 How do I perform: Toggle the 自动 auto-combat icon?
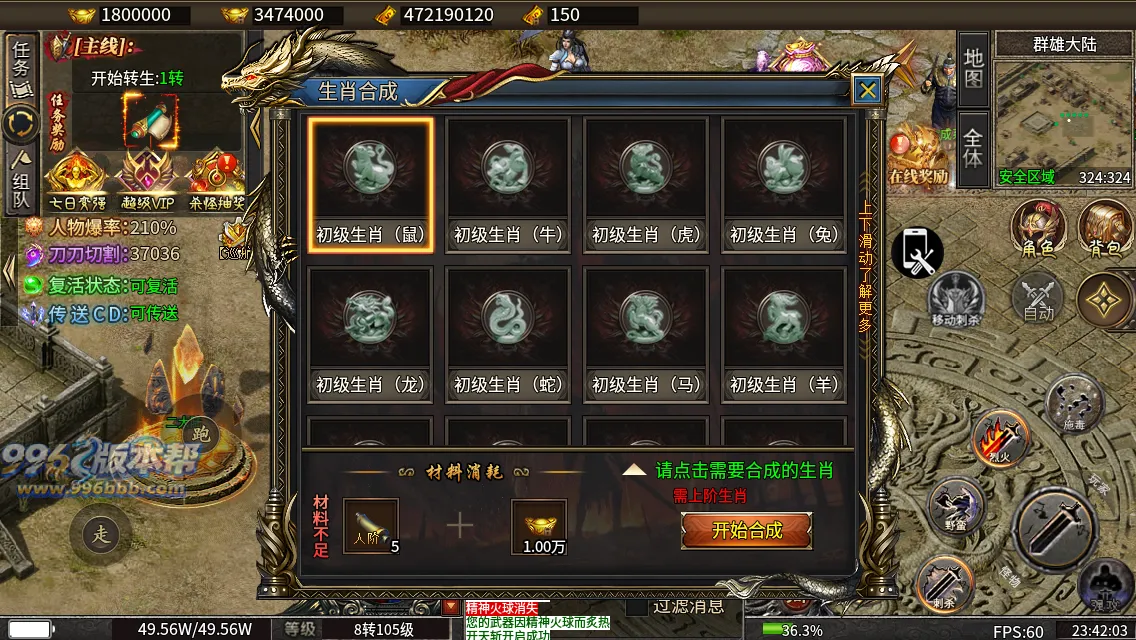pyautogui.click(x=1038, y=299)
